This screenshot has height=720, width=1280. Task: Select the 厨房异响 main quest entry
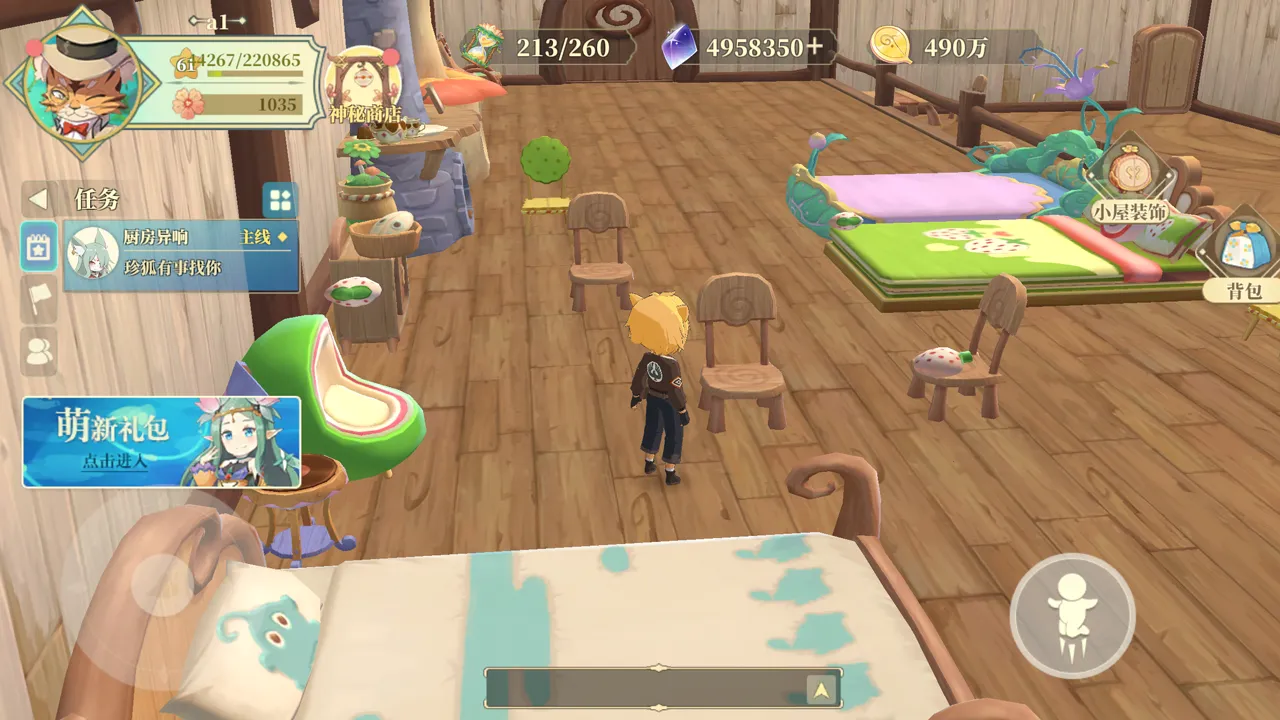click(x=181, y=255)
